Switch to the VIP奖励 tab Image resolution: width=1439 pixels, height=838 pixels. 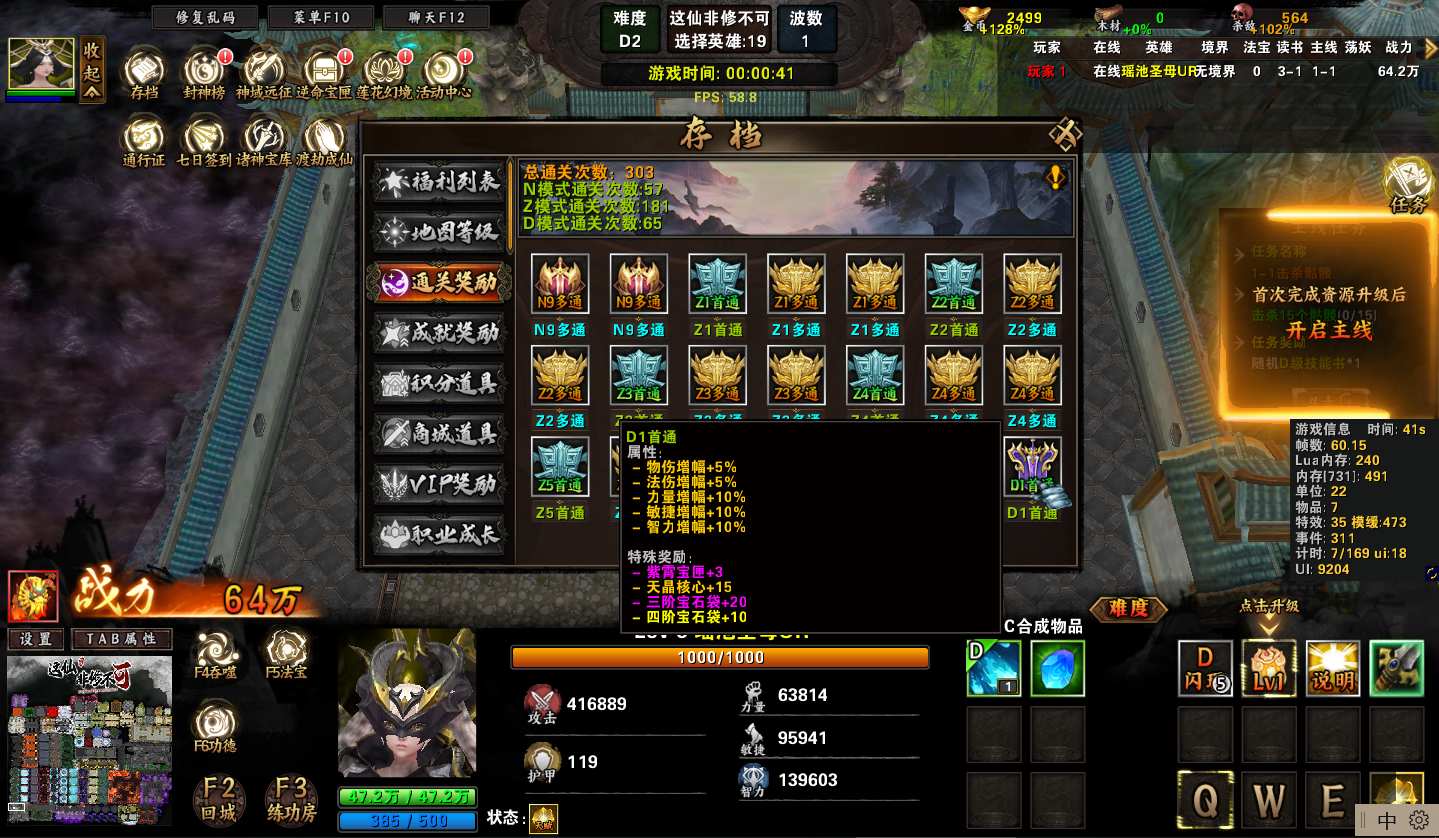440,484
